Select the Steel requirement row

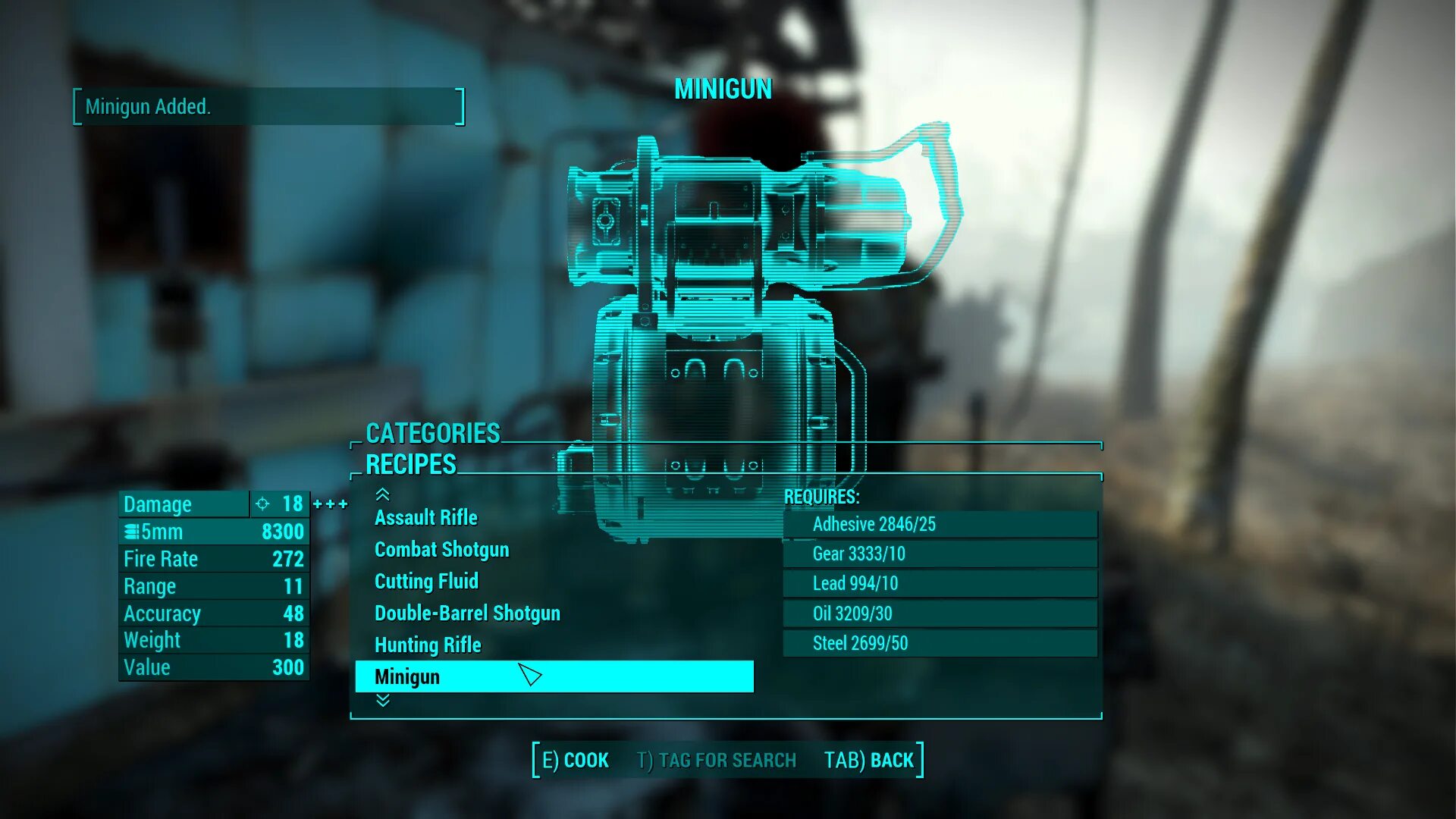[x=940, y=643]
